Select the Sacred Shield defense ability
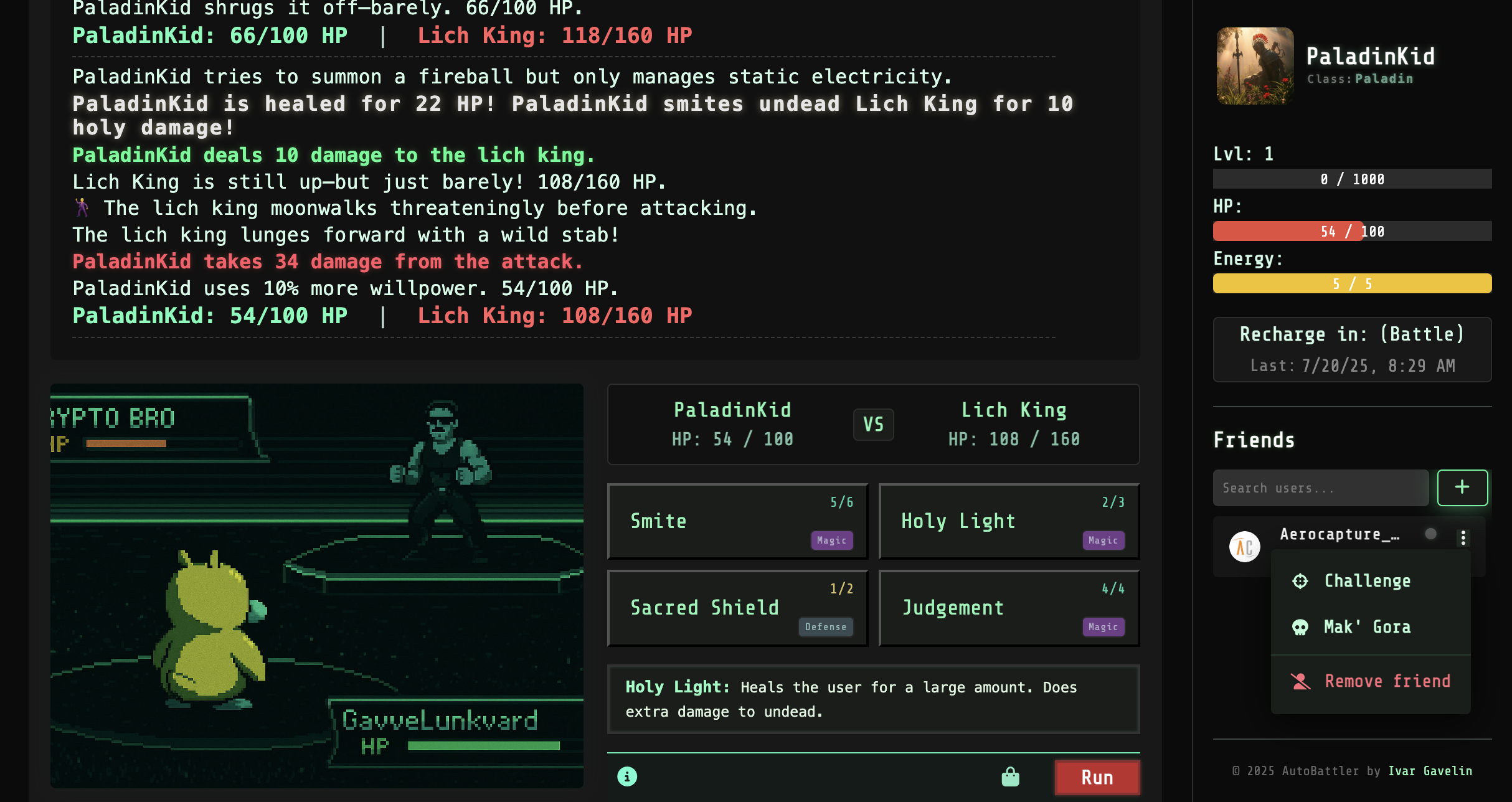1512x802 pixels. [x=737, y=607]
